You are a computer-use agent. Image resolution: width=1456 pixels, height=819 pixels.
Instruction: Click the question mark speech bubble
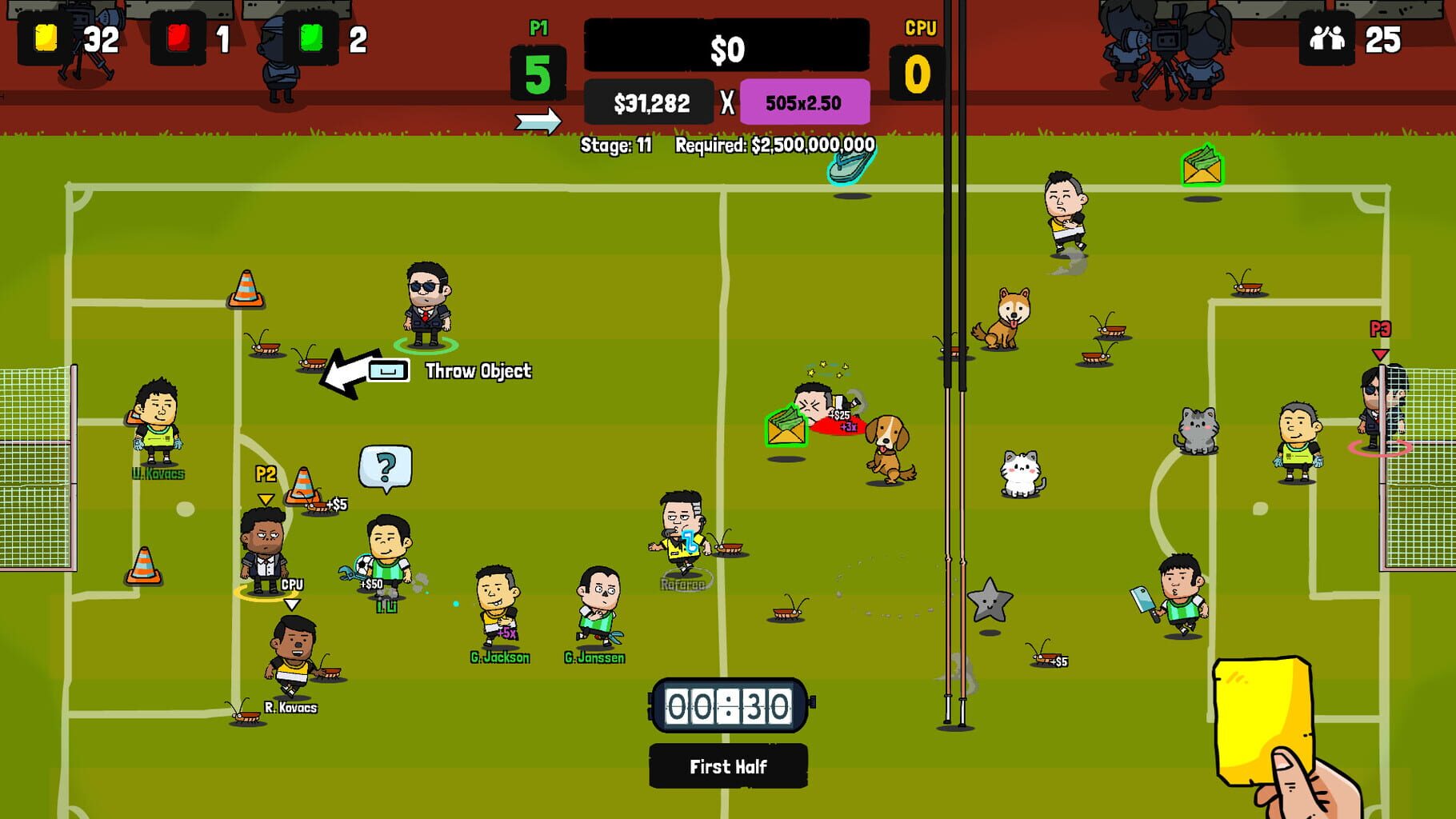[x=386, y=464]
